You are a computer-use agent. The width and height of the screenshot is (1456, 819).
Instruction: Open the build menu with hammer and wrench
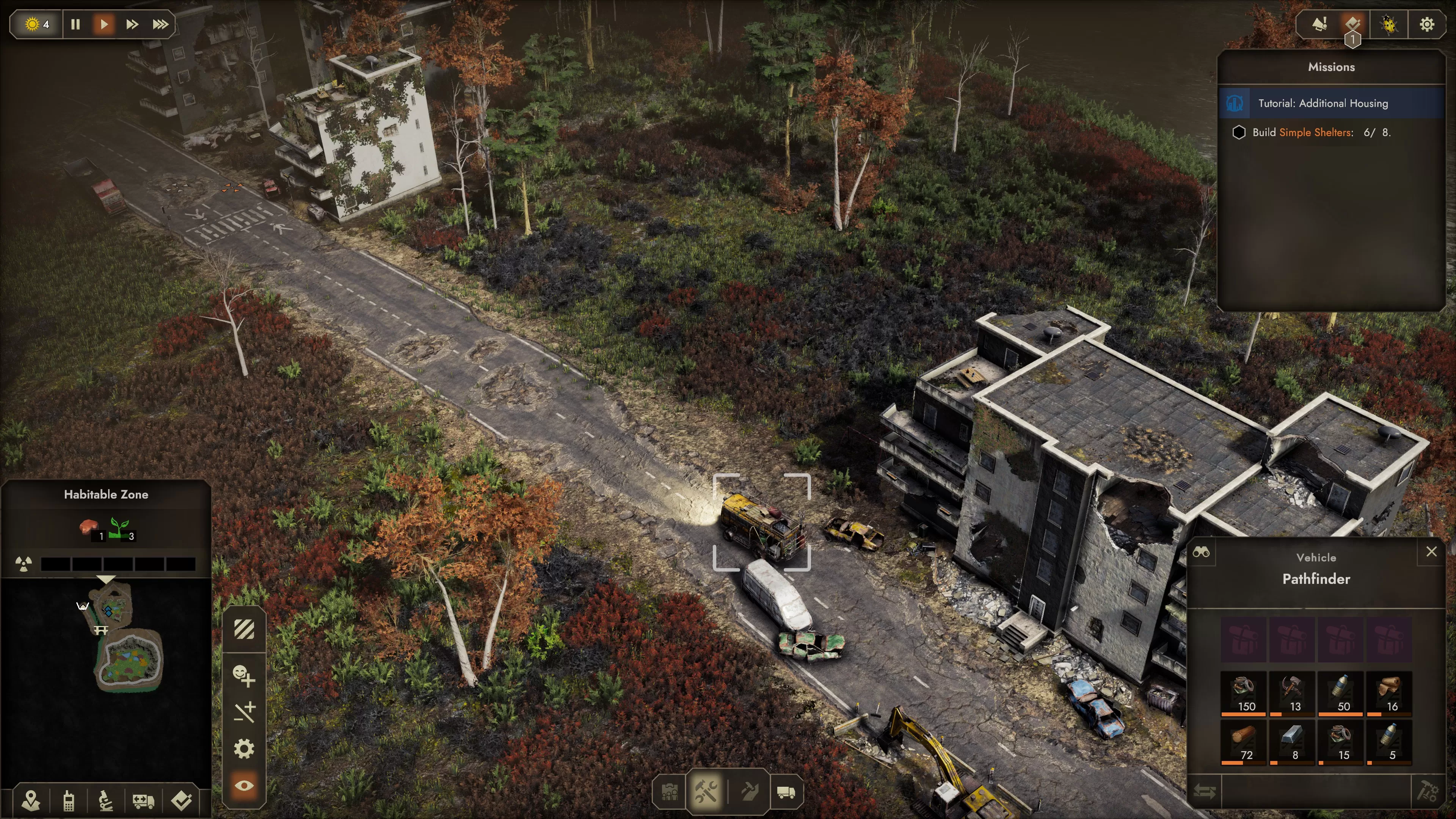706,791
